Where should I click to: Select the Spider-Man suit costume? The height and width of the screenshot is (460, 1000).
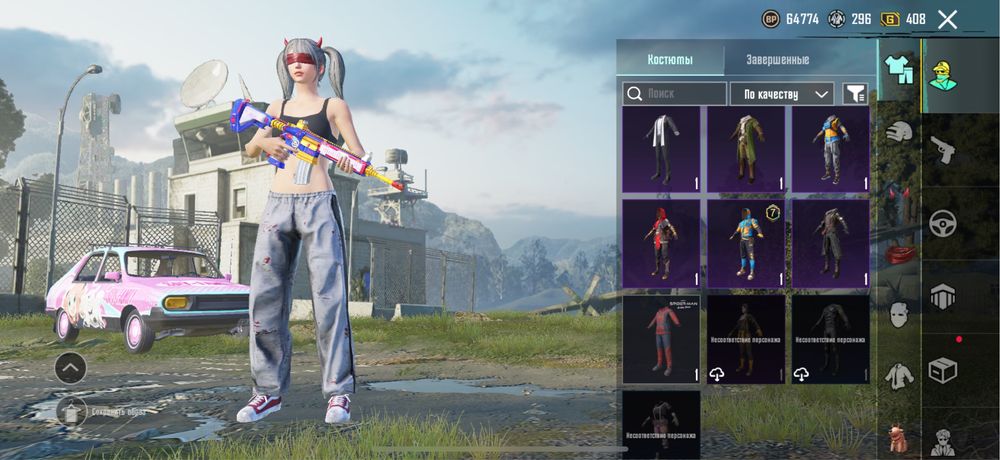pyautogui.click(x=661, y=339)
